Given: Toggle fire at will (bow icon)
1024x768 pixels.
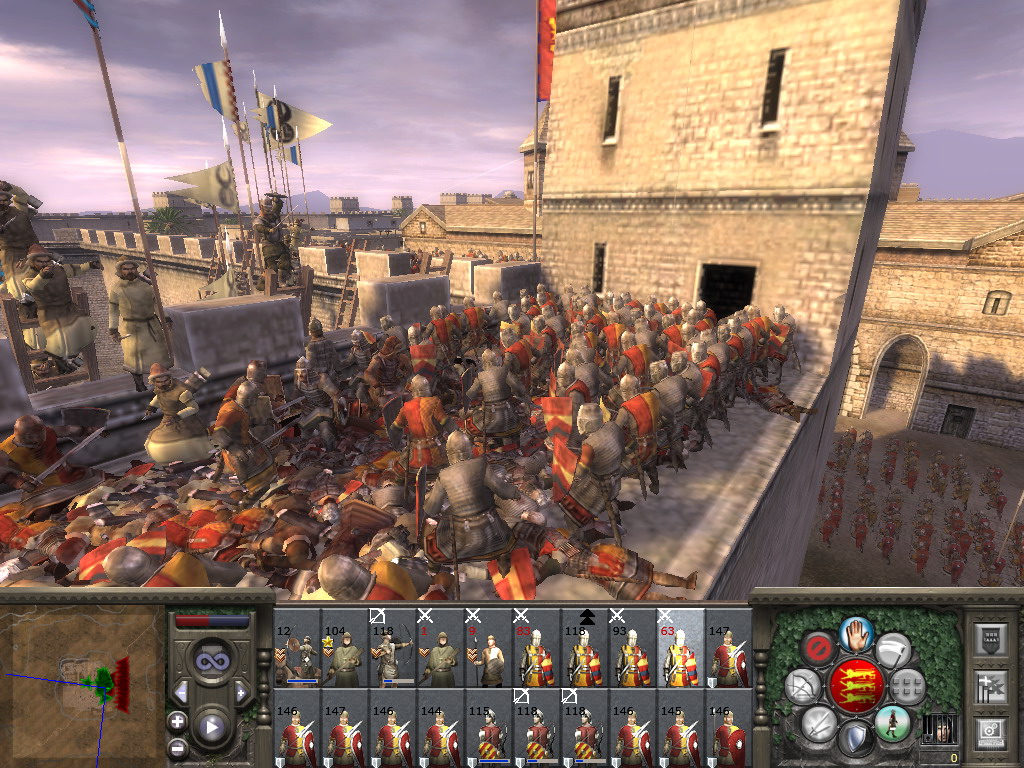Looking at the screenshot, I should click(x=802, y=686).
